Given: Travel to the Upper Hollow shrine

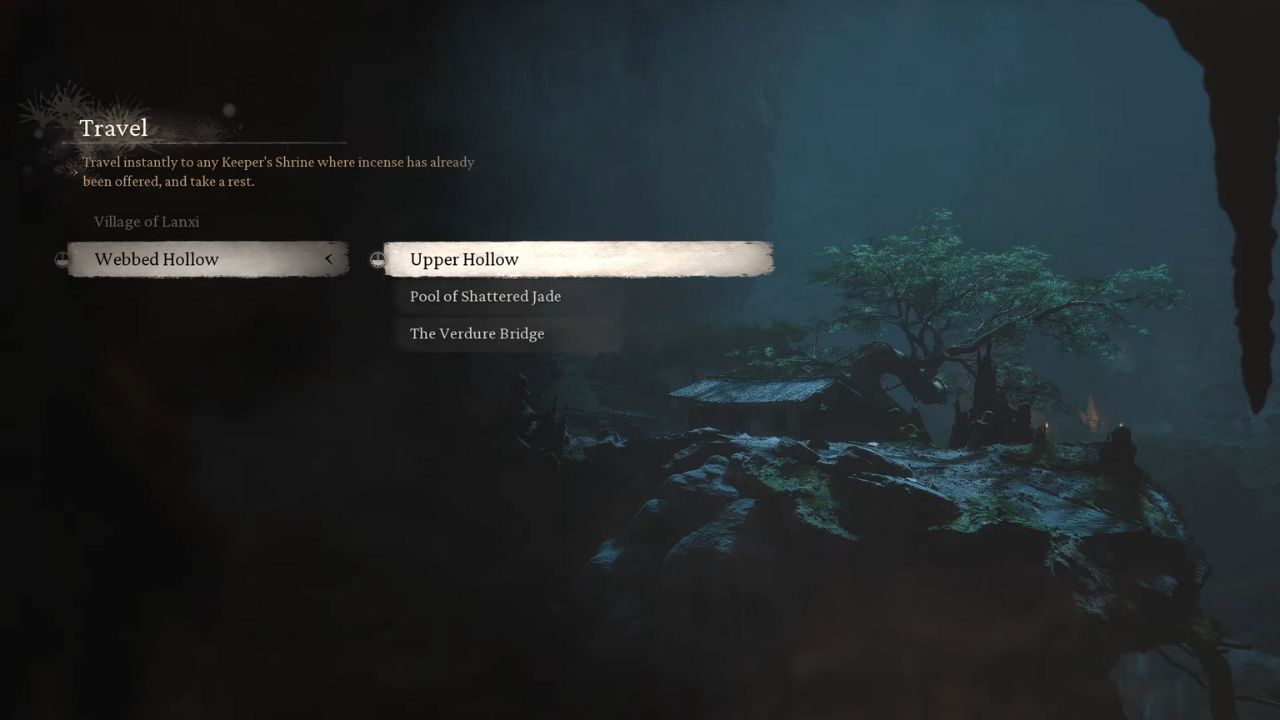Looking at the screenshot, I should point(465,260).
